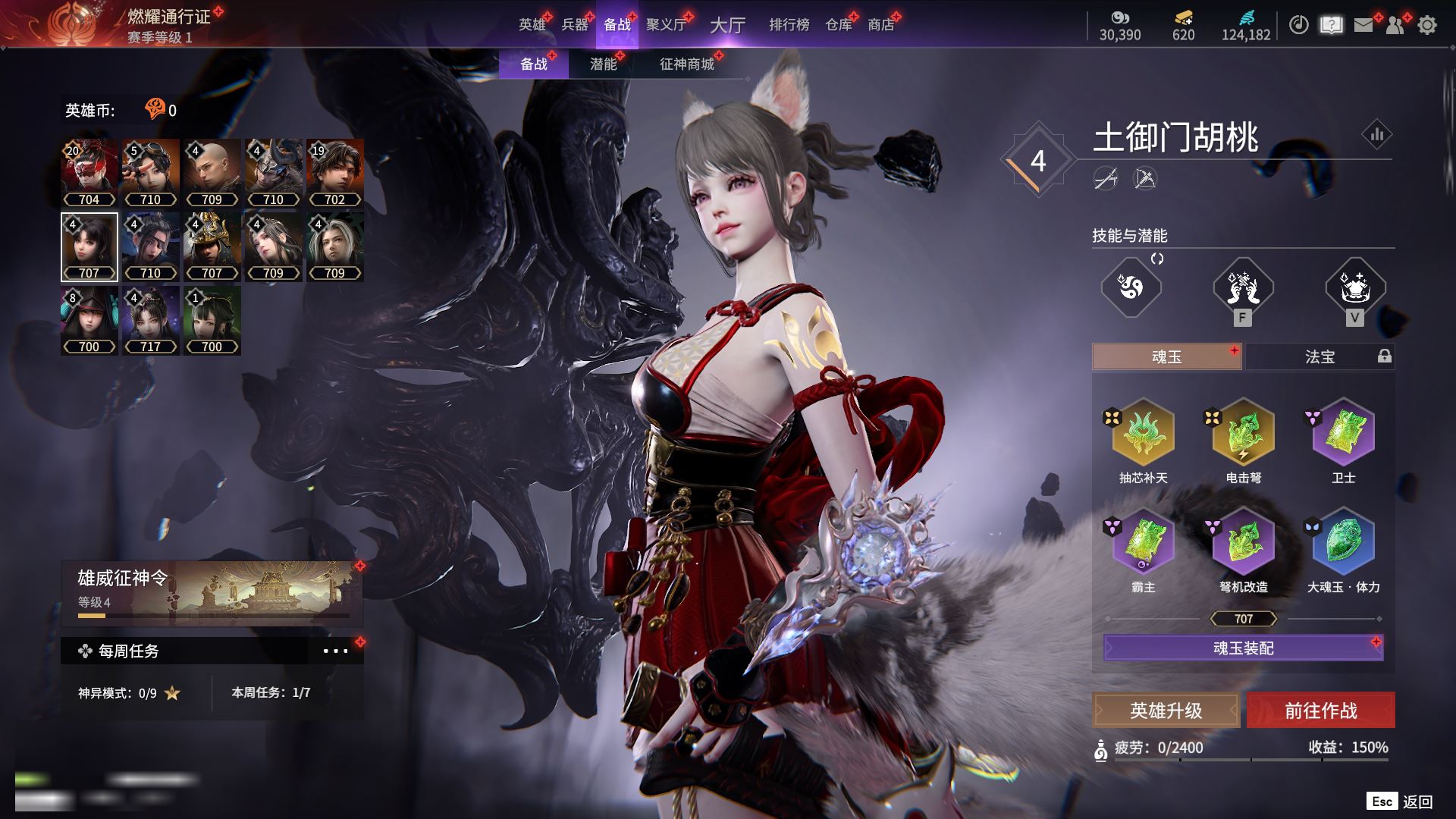Open the 雄威征神令 banner
Viewport: 1456px width, 819px height.
(x=212, y=593)
